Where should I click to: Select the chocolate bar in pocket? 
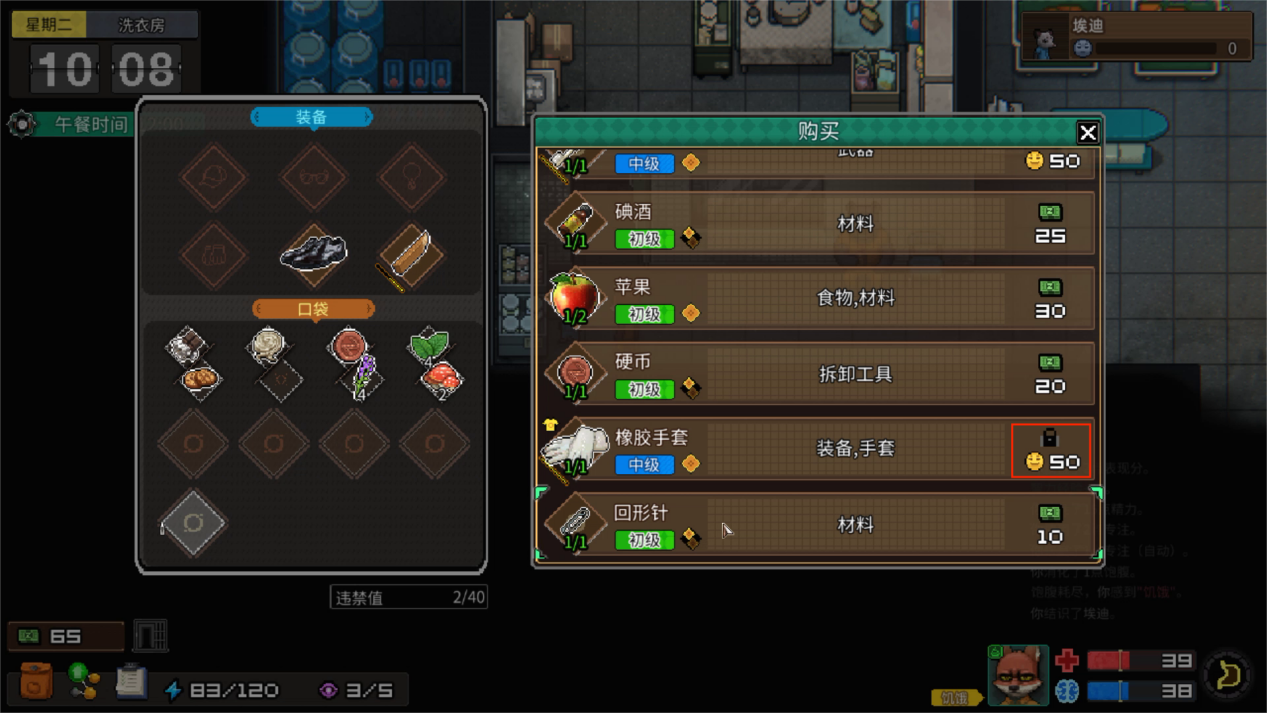[x=185, y=346]
